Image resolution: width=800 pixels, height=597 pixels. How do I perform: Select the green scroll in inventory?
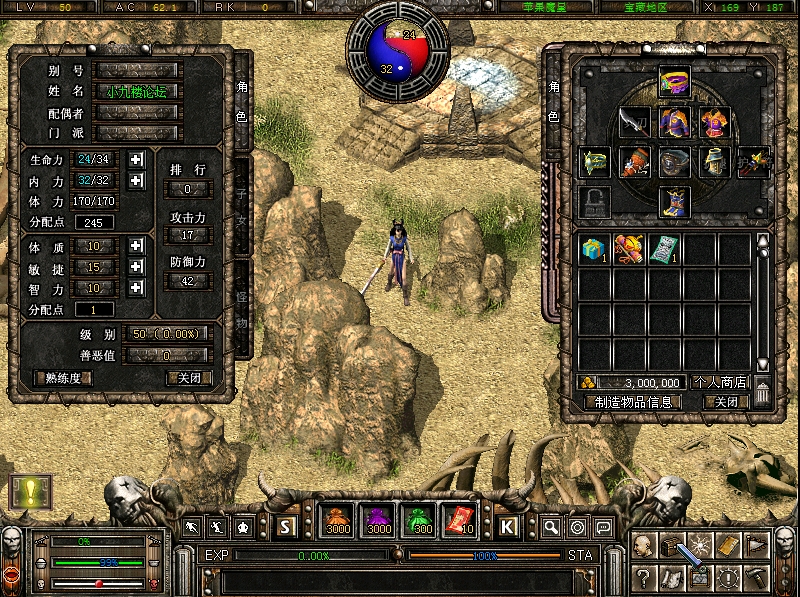tap(663, 249)
